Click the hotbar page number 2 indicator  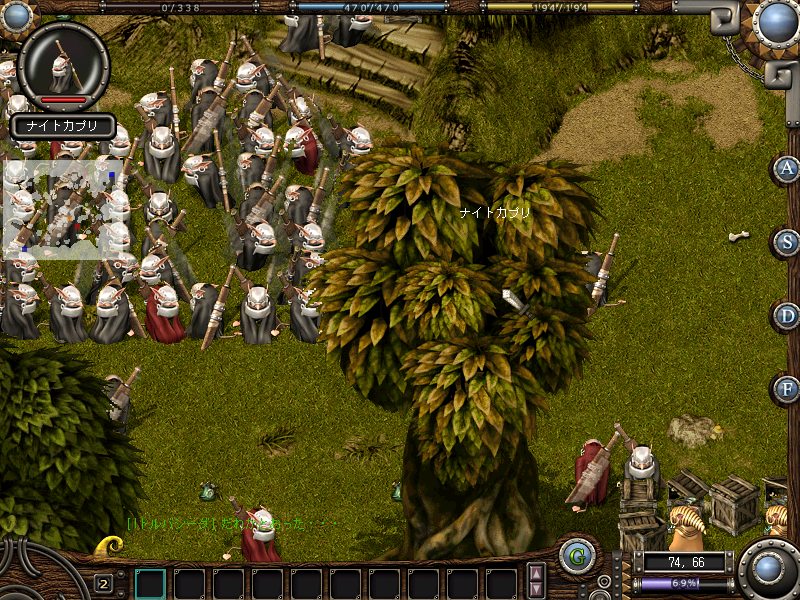103,583
